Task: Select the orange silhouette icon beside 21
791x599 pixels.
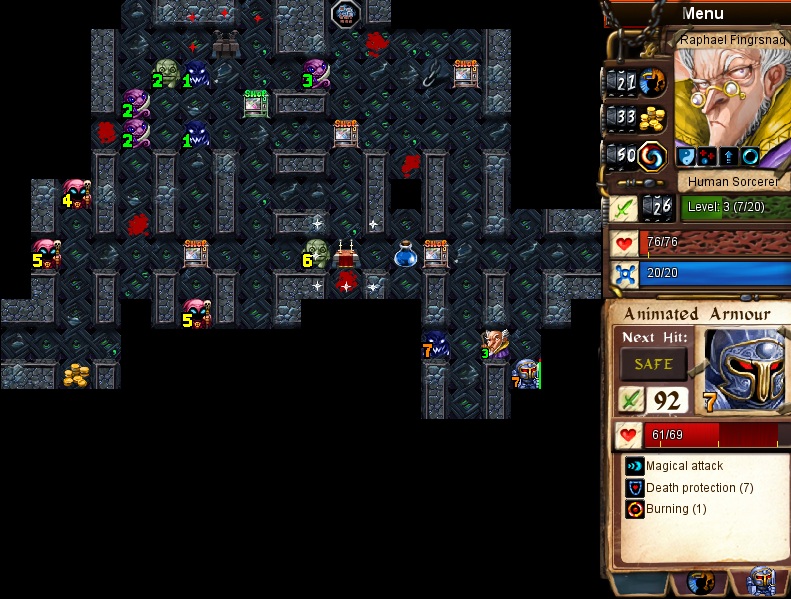Action: point(653,82)
